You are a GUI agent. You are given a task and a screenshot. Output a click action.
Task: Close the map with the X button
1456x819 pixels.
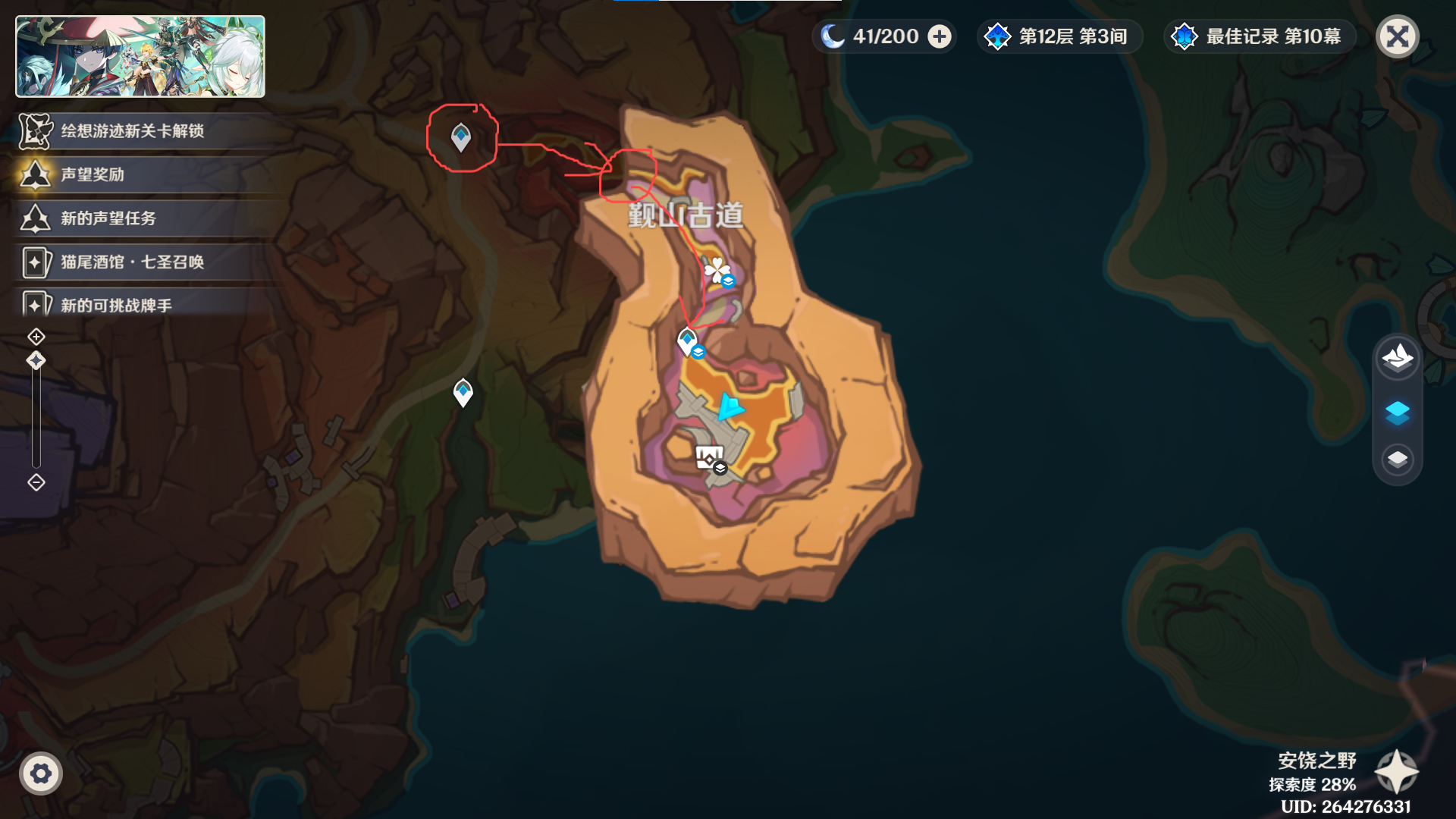click(x=1397, y=36)
